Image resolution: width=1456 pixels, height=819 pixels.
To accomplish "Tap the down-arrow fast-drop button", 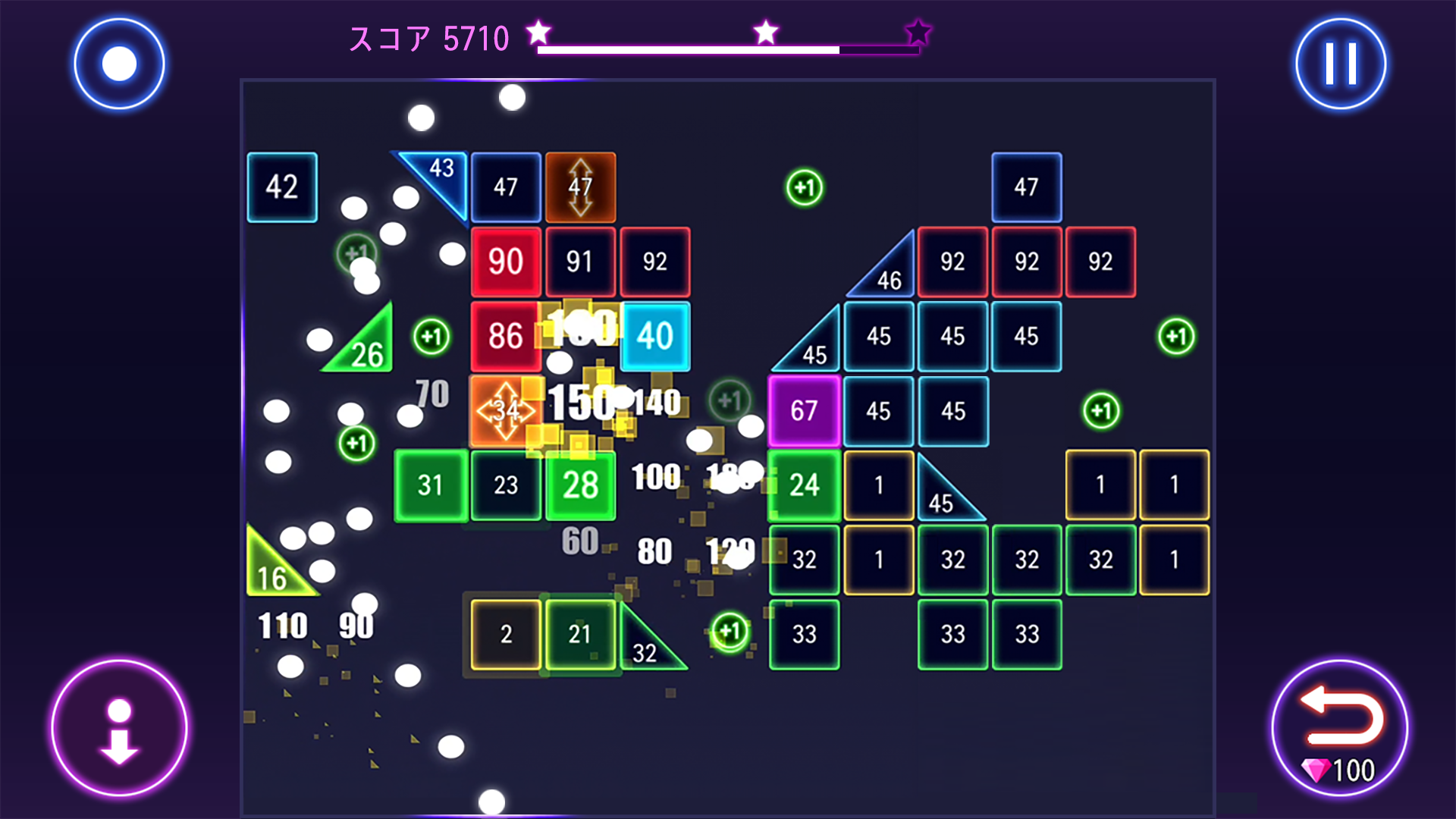I will [118, 726].
